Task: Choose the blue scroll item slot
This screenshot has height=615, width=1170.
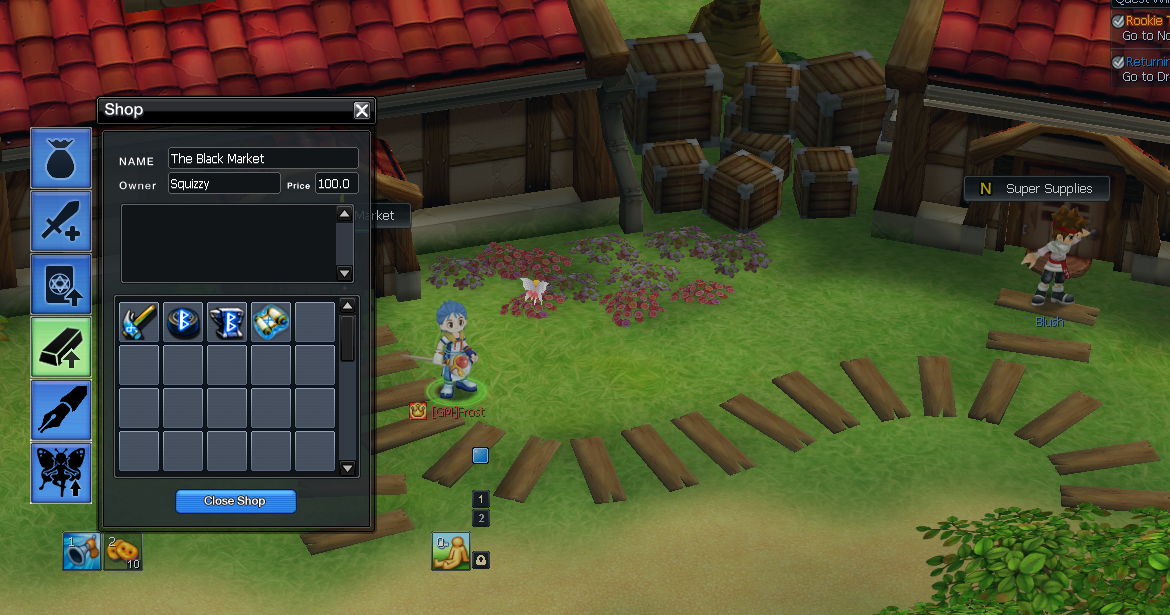Action: tap(271, 322)
